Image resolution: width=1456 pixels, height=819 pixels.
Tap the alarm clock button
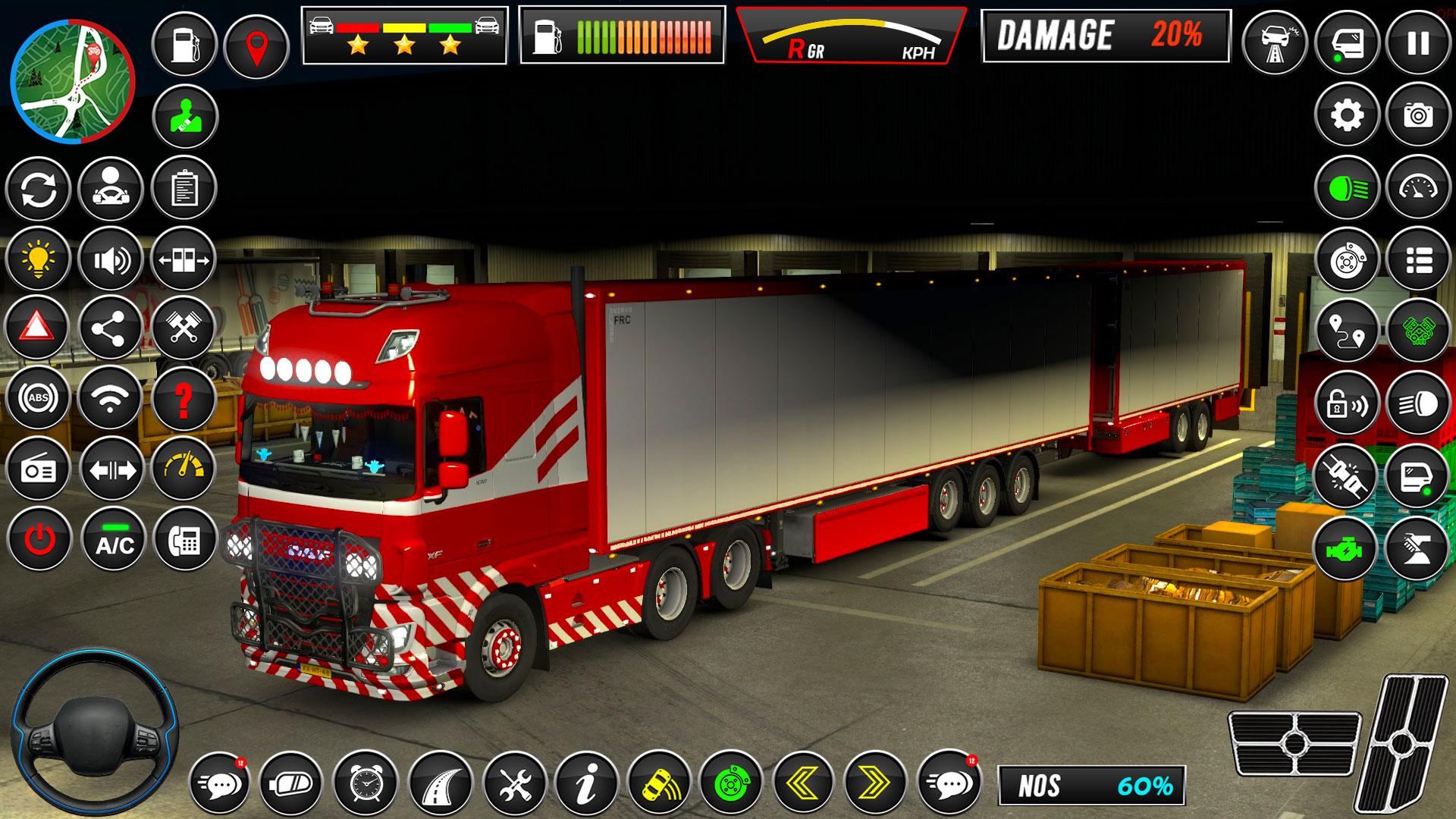click(x=367, y=783)
